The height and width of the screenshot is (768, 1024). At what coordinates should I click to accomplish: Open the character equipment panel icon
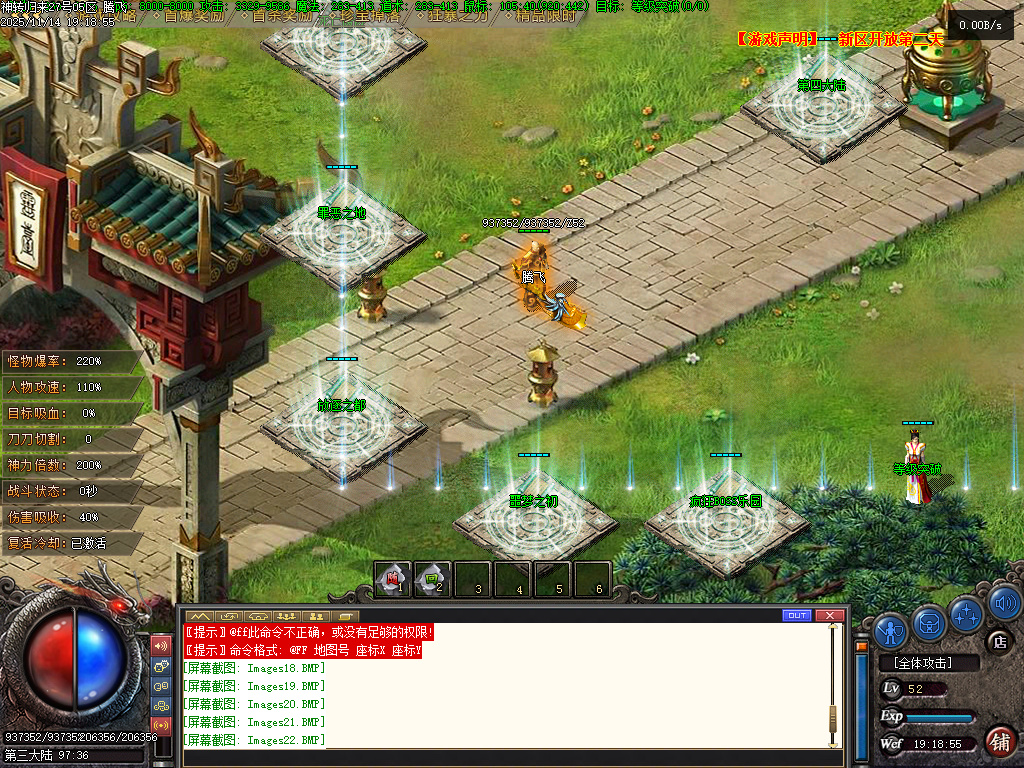(x=890, y=630)
